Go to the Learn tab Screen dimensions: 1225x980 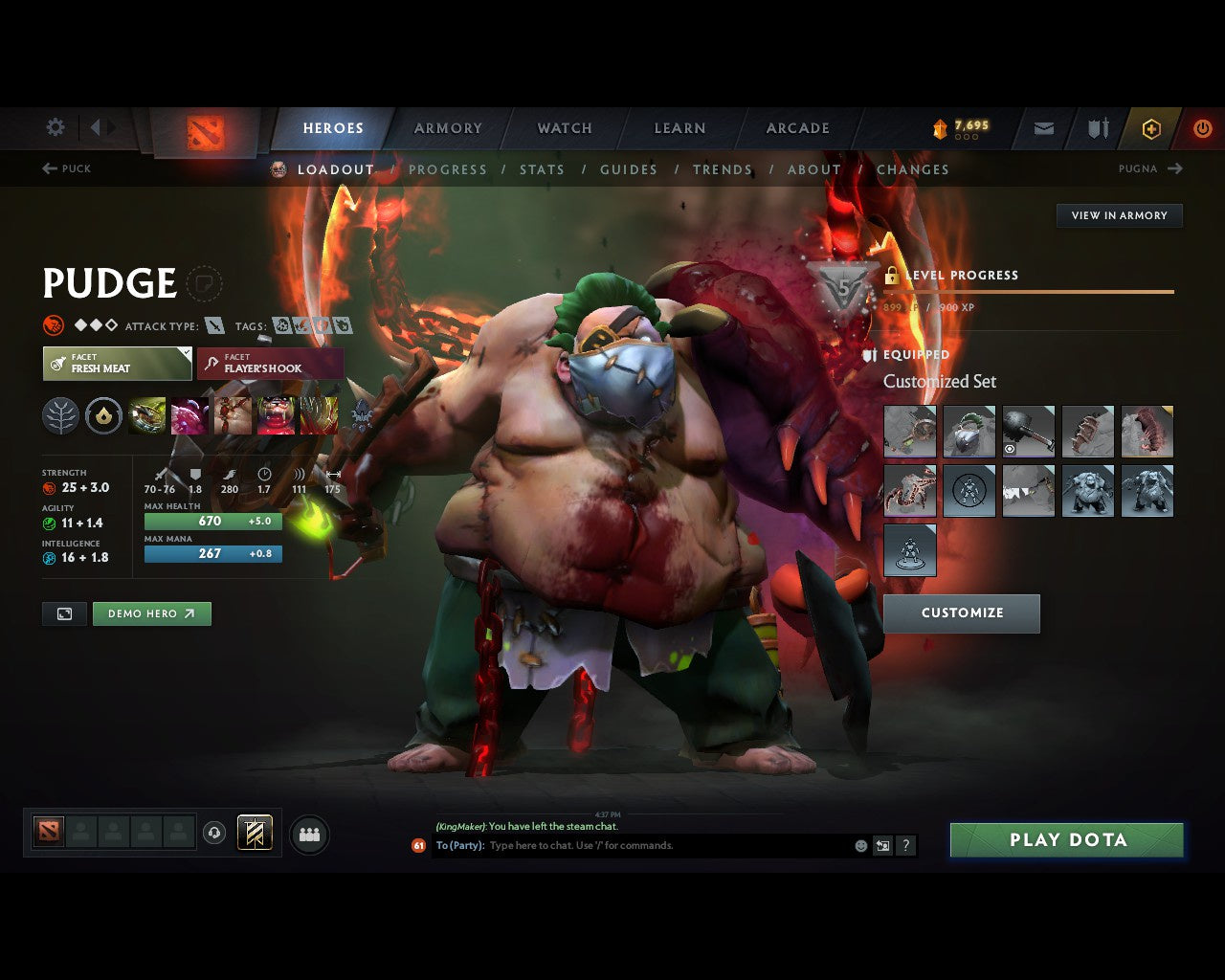679,128
